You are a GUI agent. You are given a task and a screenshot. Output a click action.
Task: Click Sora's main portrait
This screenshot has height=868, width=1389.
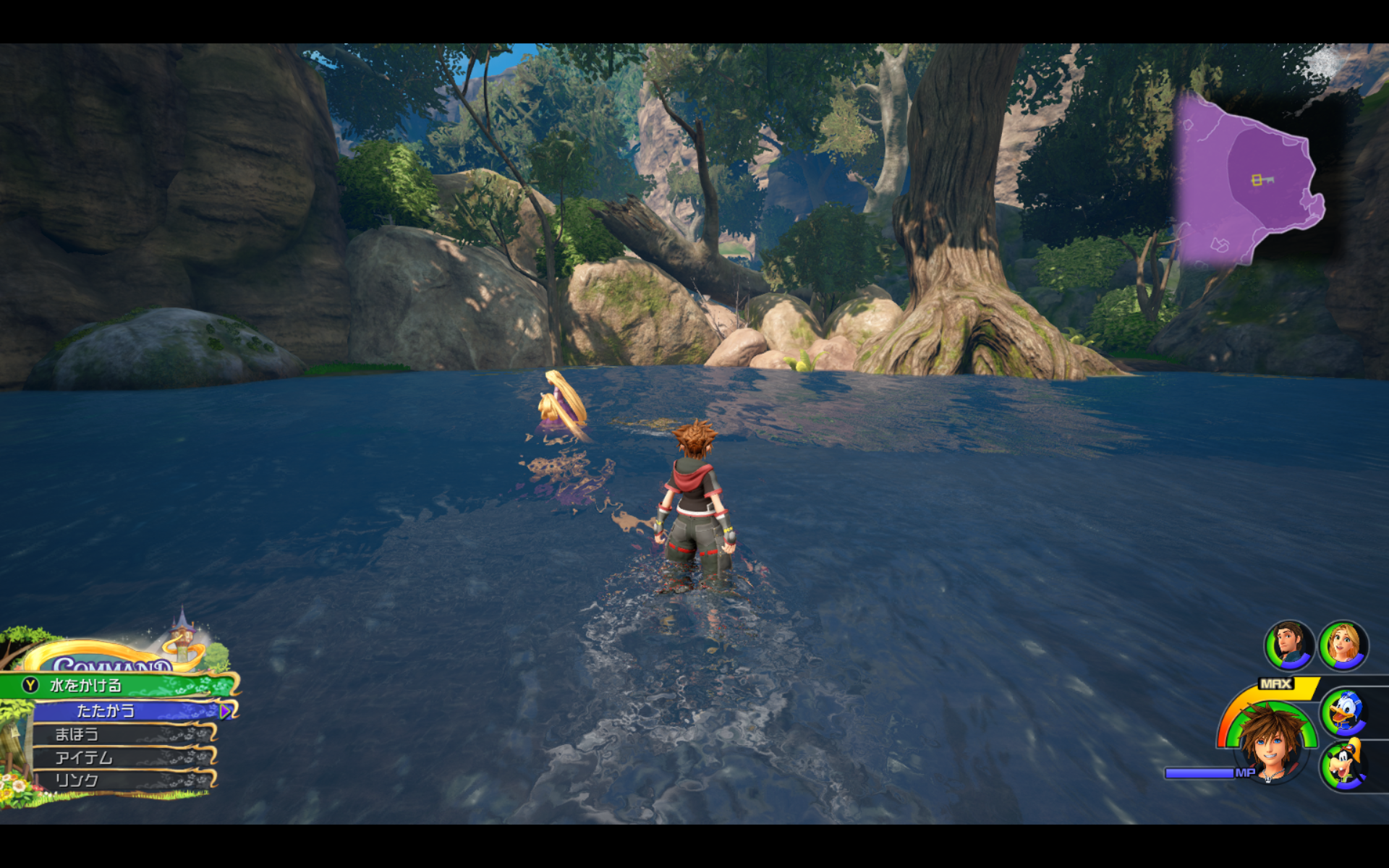(1271, 743)
